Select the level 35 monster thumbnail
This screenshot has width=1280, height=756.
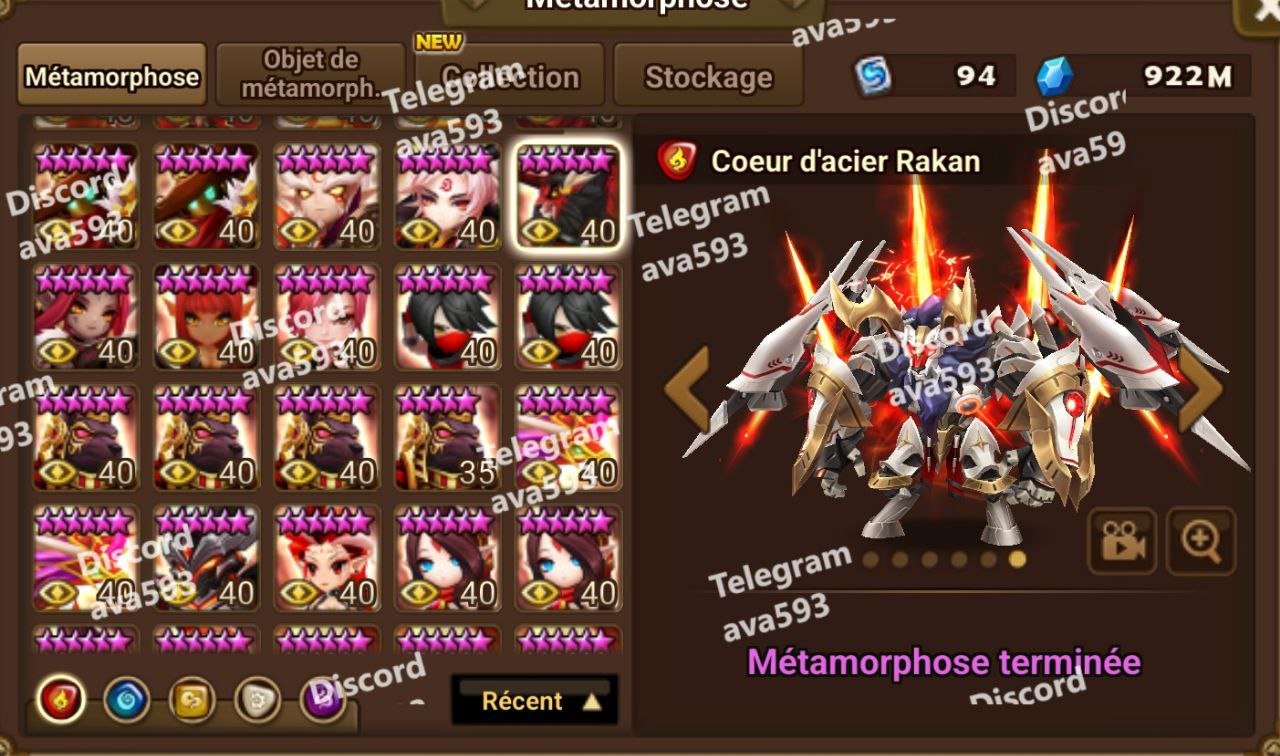(447, 437)
